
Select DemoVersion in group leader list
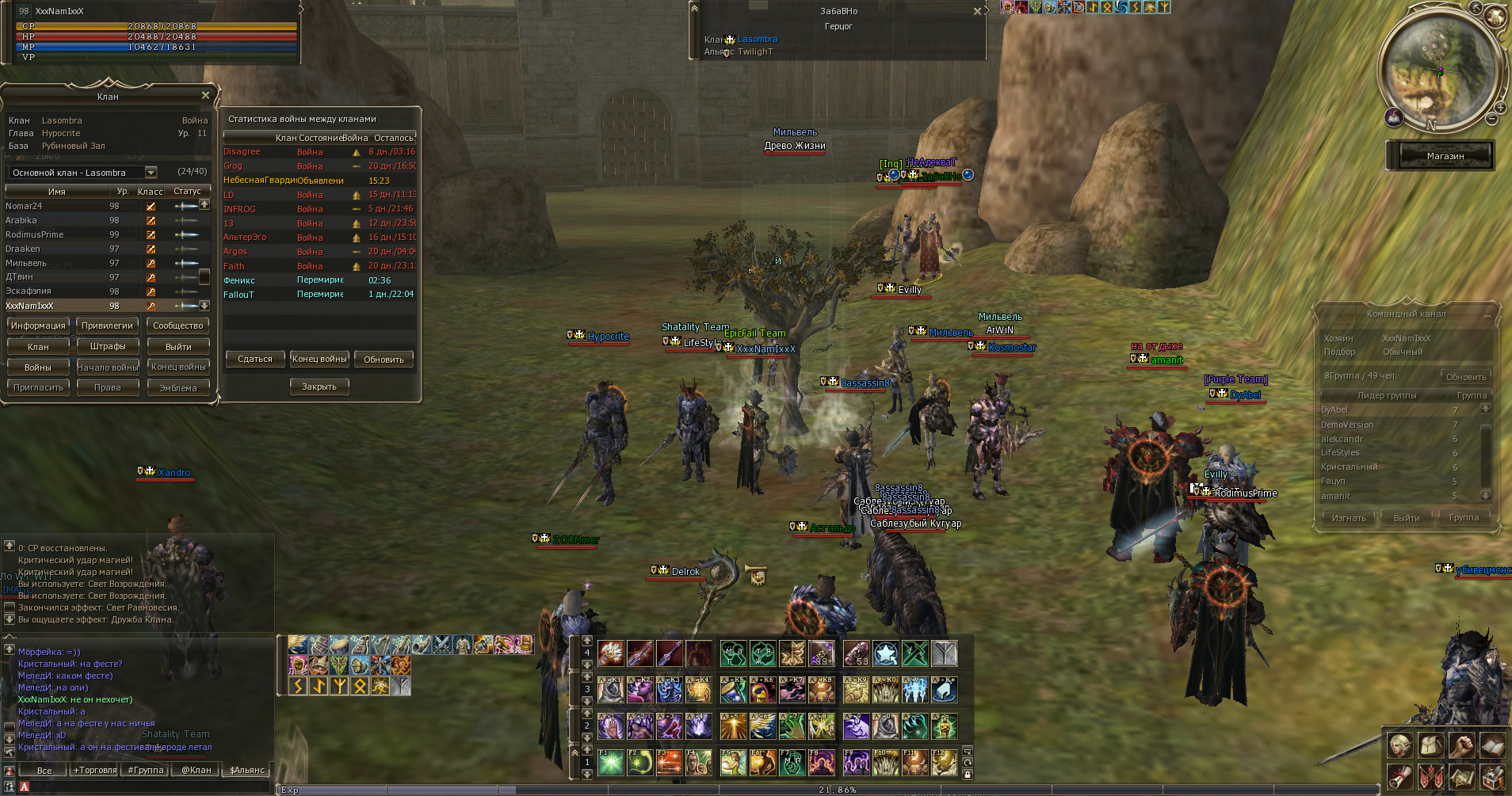[x=1347, y=425]
